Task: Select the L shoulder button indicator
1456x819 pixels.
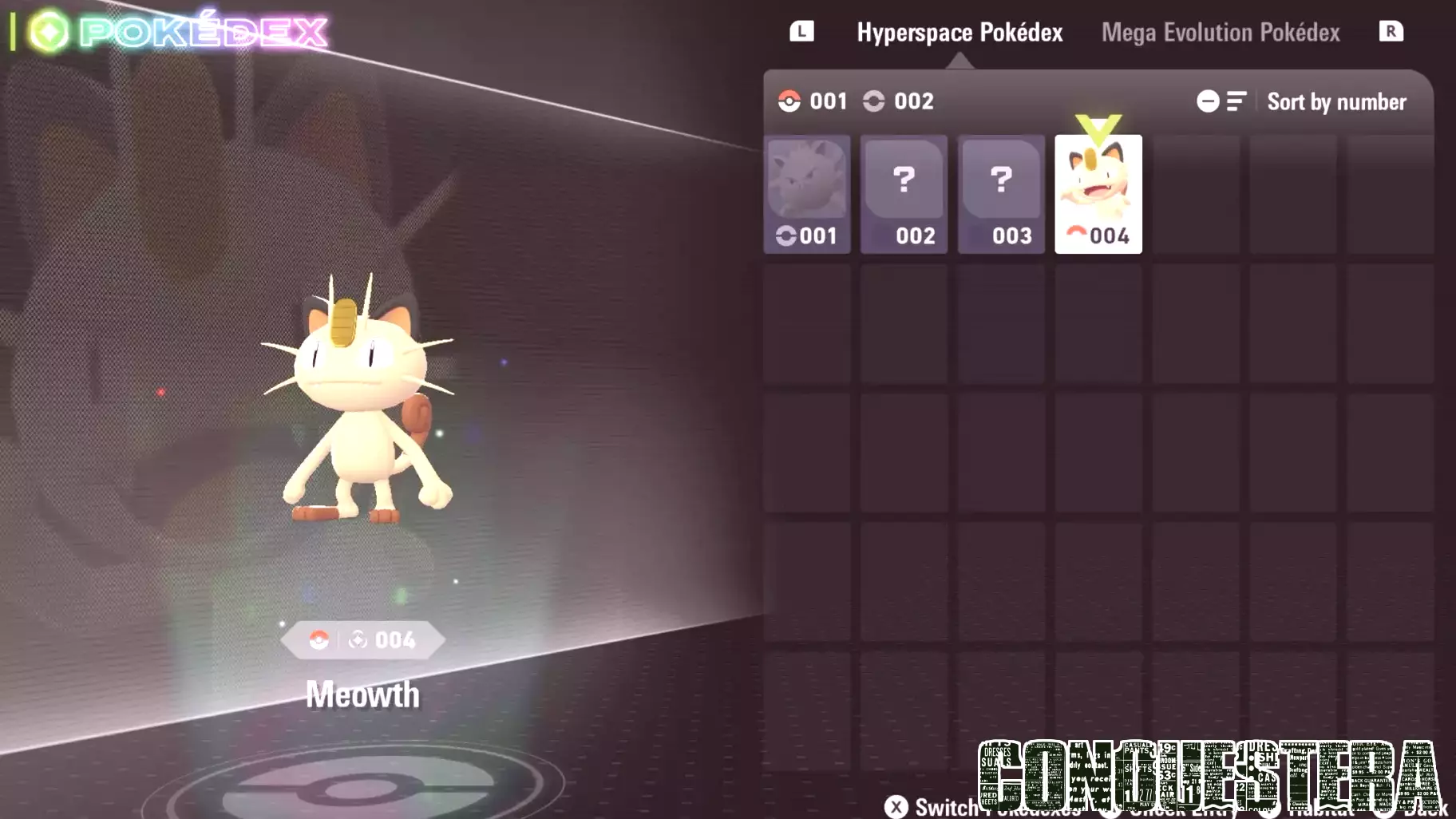Action: pyautogui.click(x=801, y=32)
